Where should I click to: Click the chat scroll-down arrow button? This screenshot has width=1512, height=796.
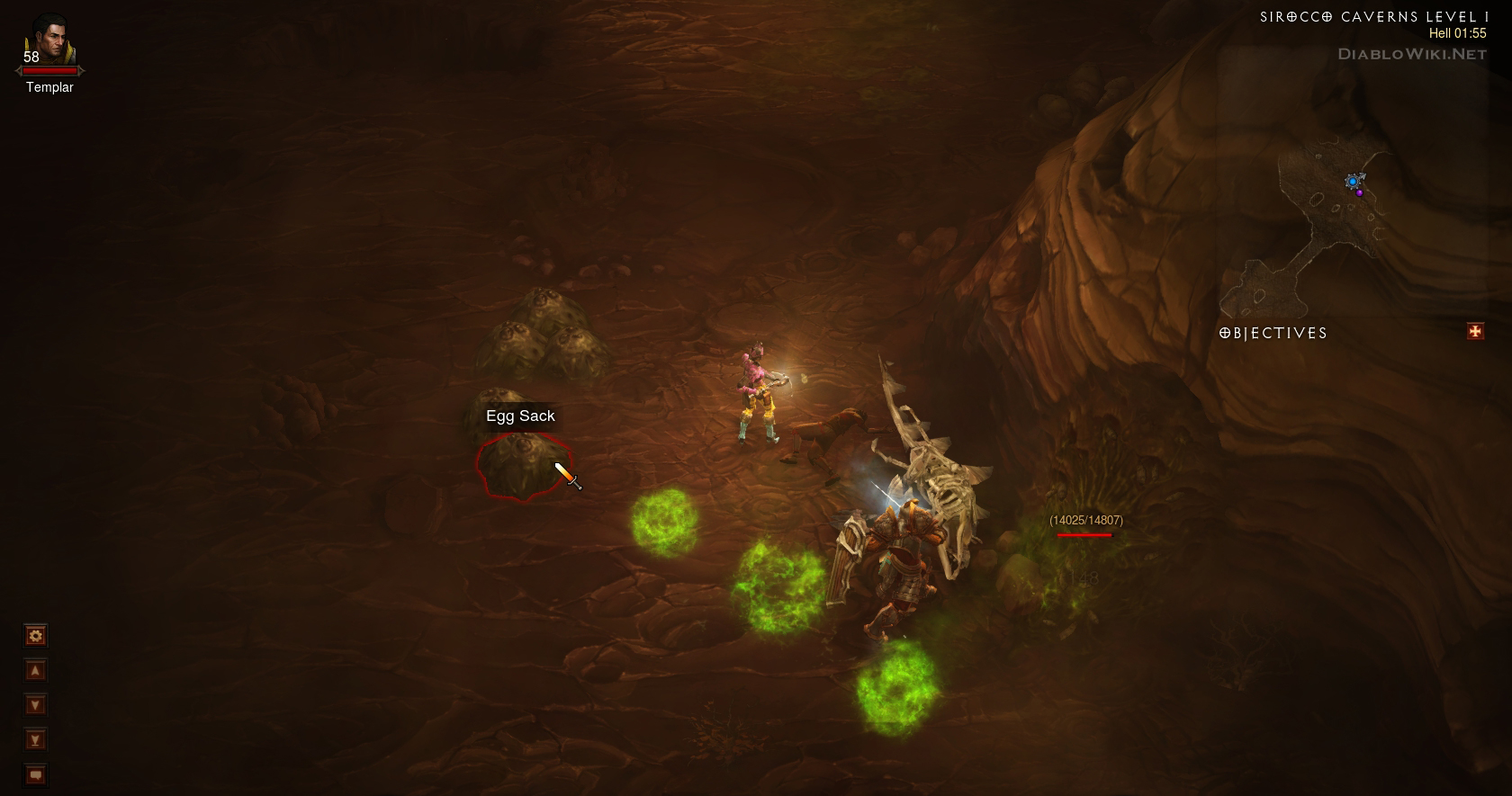coord(35,705)
